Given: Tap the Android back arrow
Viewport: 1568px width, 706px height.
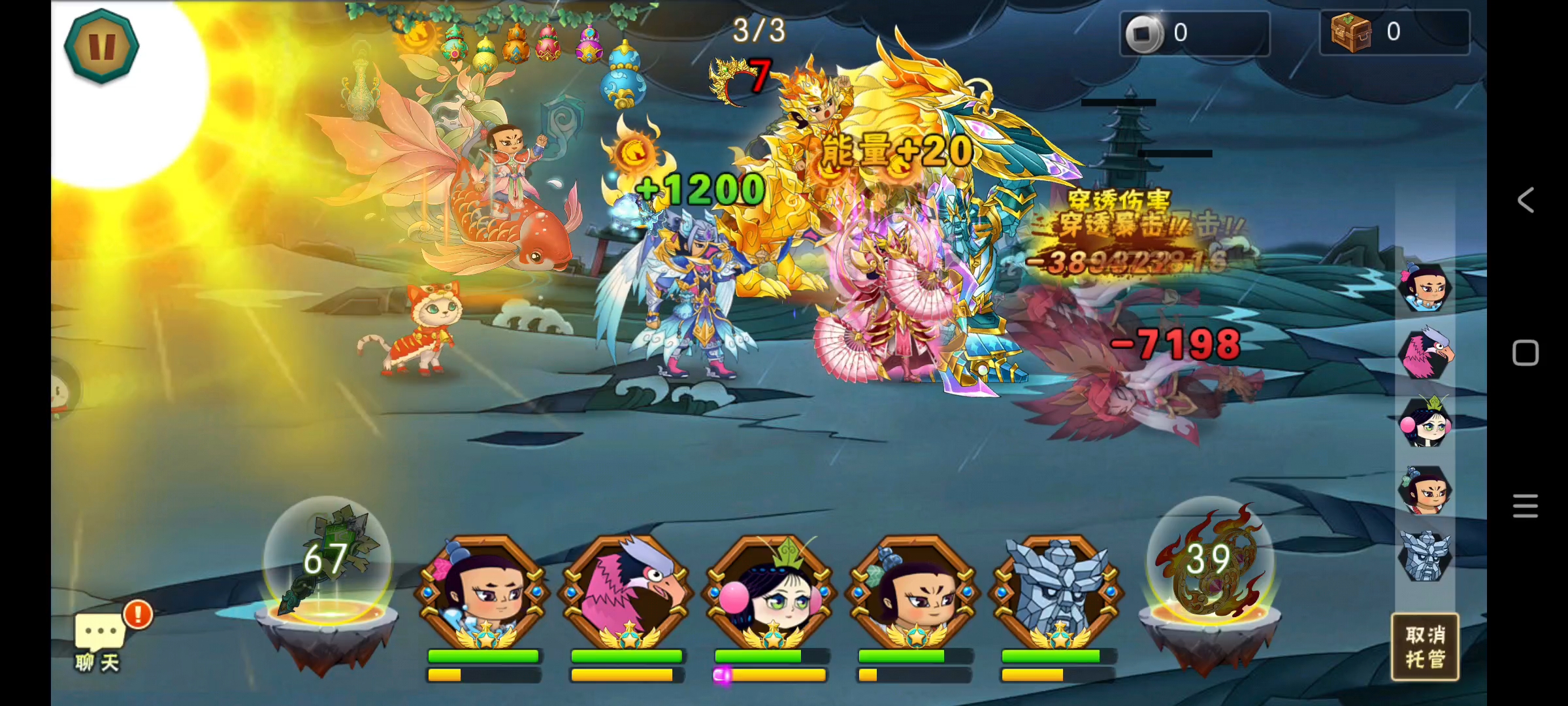Looking at the screenshot, I should 1526,200.
